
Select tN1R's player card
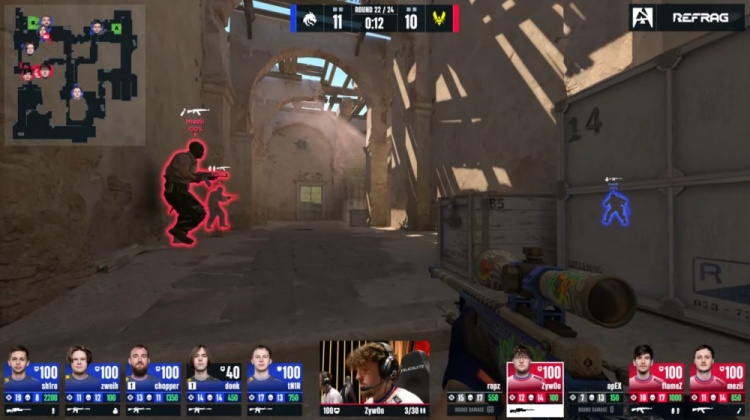(x=274, y=380)
